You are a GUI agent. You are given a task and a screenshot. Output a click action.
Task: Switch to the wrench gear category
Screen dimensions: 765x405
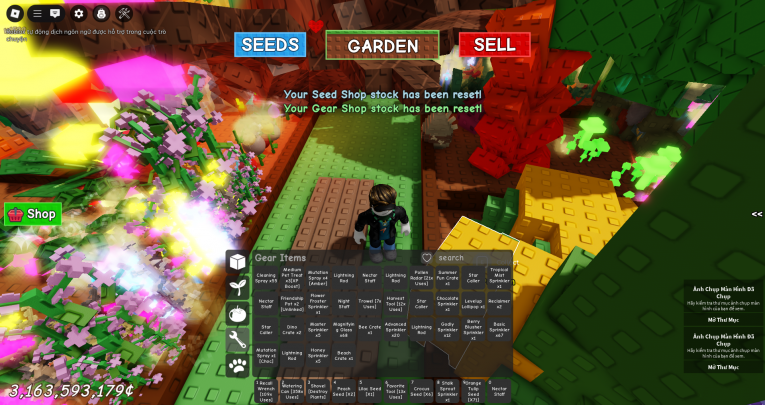[238, 340]
